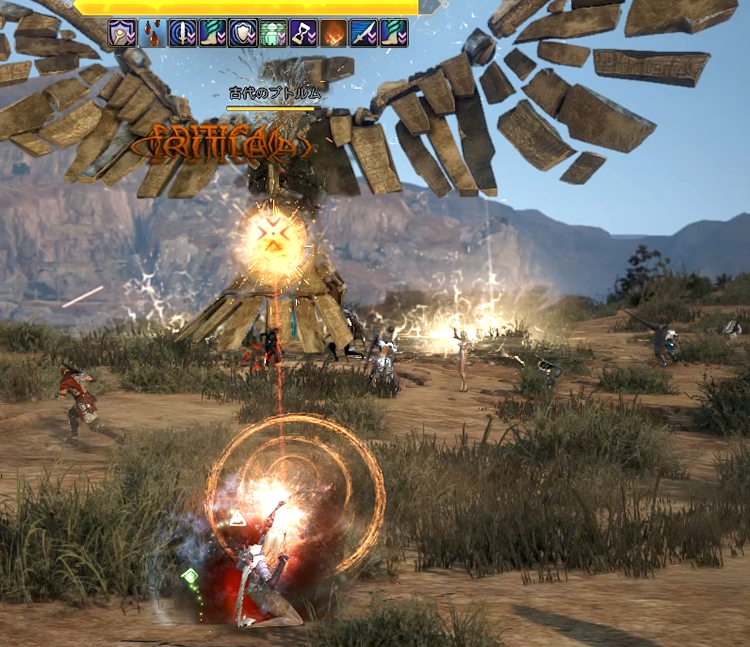Screen dimensions: 750x647
Task: Select the shield inside blue circle icon
Action: [x=243, y=33]
